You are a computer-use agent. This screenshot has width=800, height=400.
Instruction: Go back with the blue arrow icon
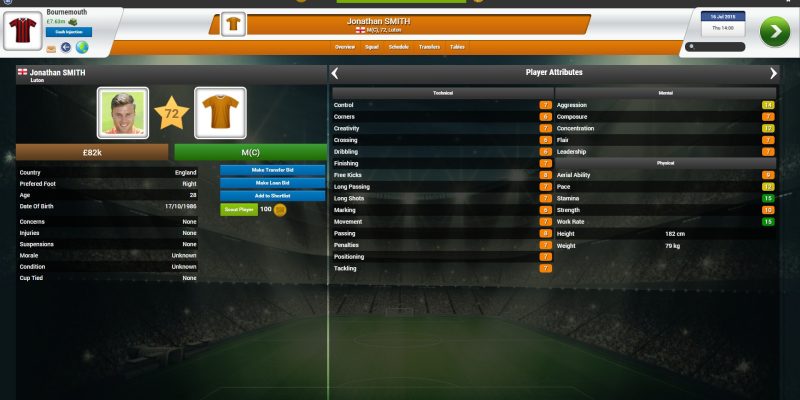tap(66, 47)
